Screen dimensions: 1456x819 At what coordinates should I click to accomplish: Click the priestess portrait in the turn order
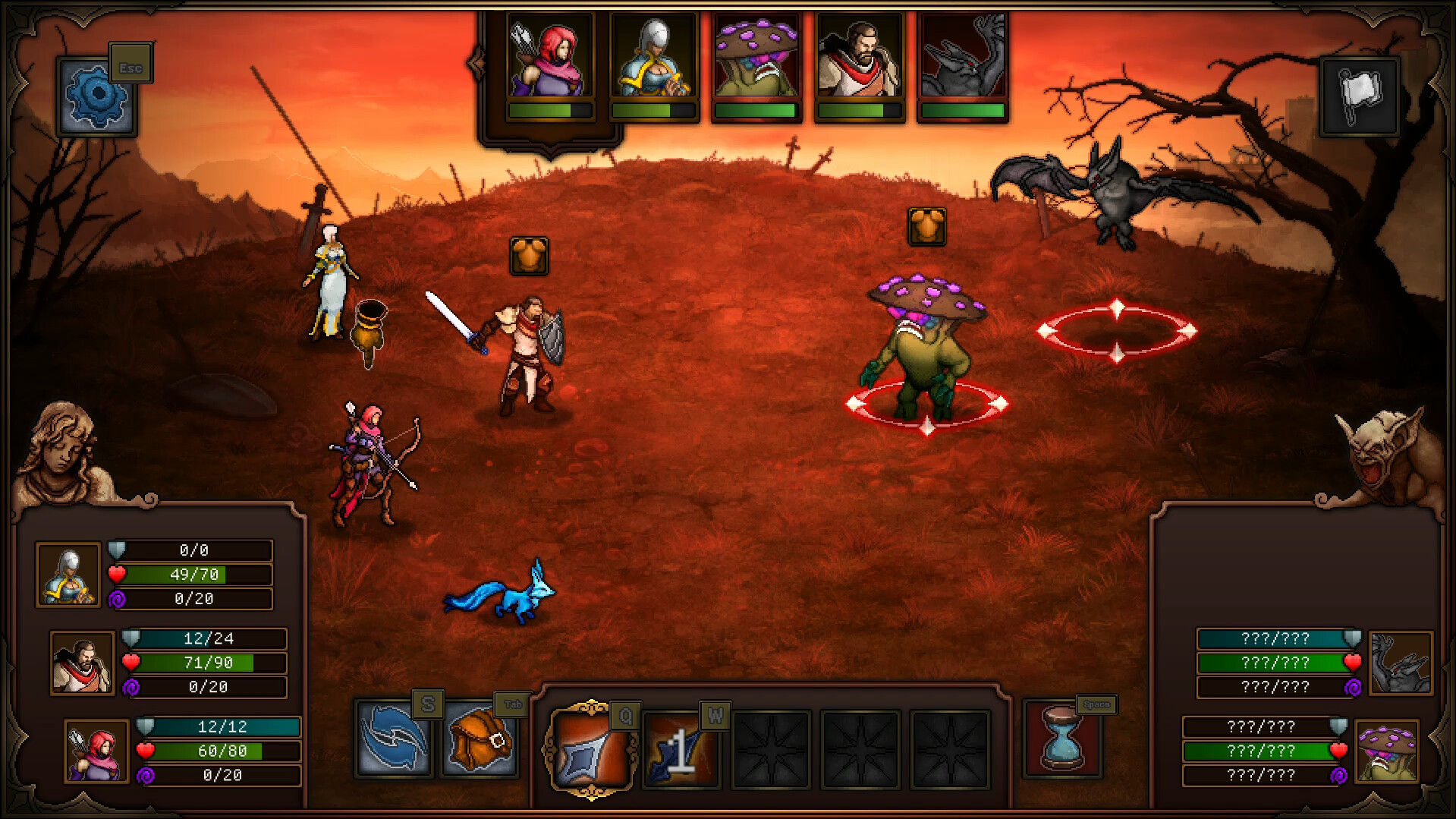click(654, 56)
